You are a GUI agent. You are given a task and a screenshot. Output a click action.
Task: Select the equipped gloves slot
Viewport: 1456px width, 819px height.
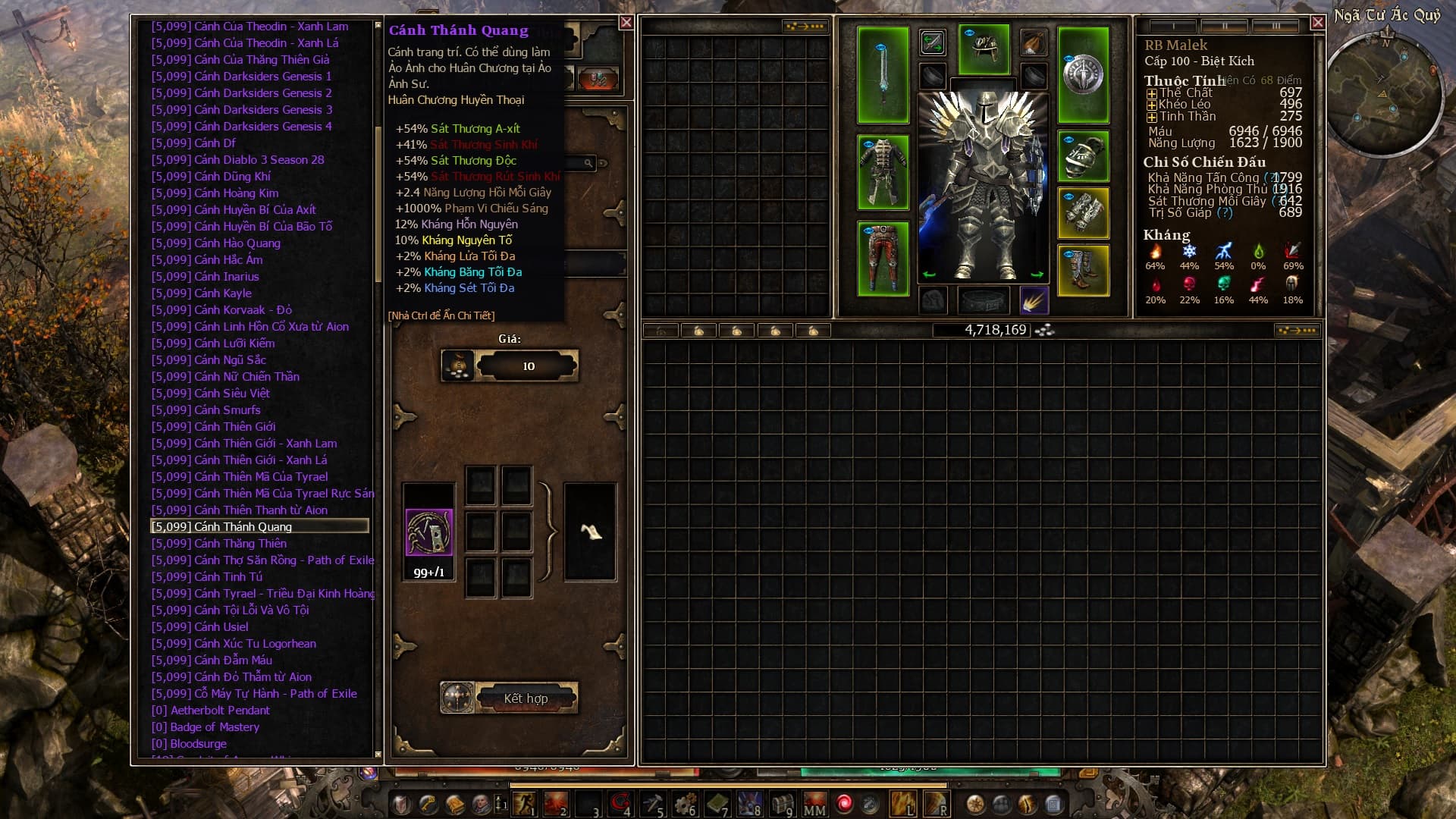[x=1083, y=213]
